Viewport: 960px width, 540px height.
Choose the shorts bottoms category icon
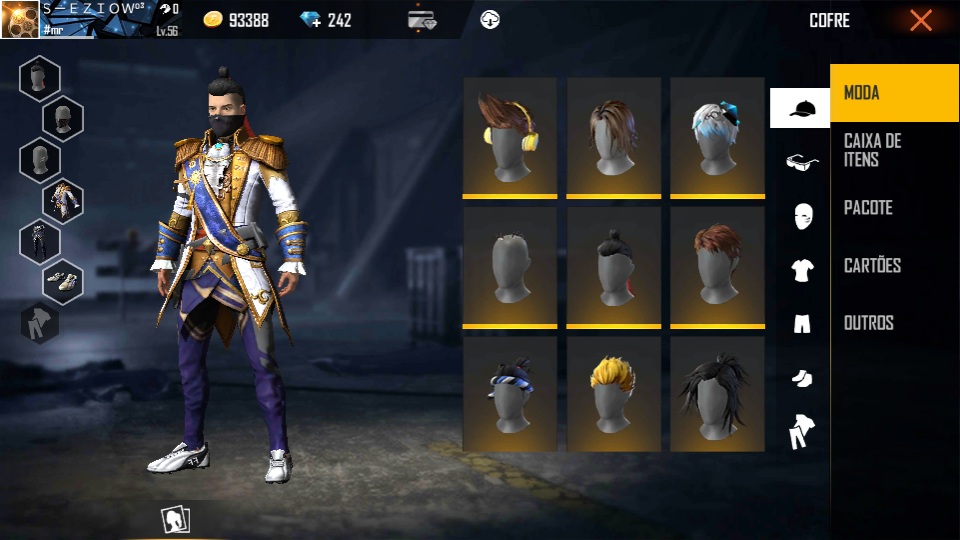click(x=801, y=324)
